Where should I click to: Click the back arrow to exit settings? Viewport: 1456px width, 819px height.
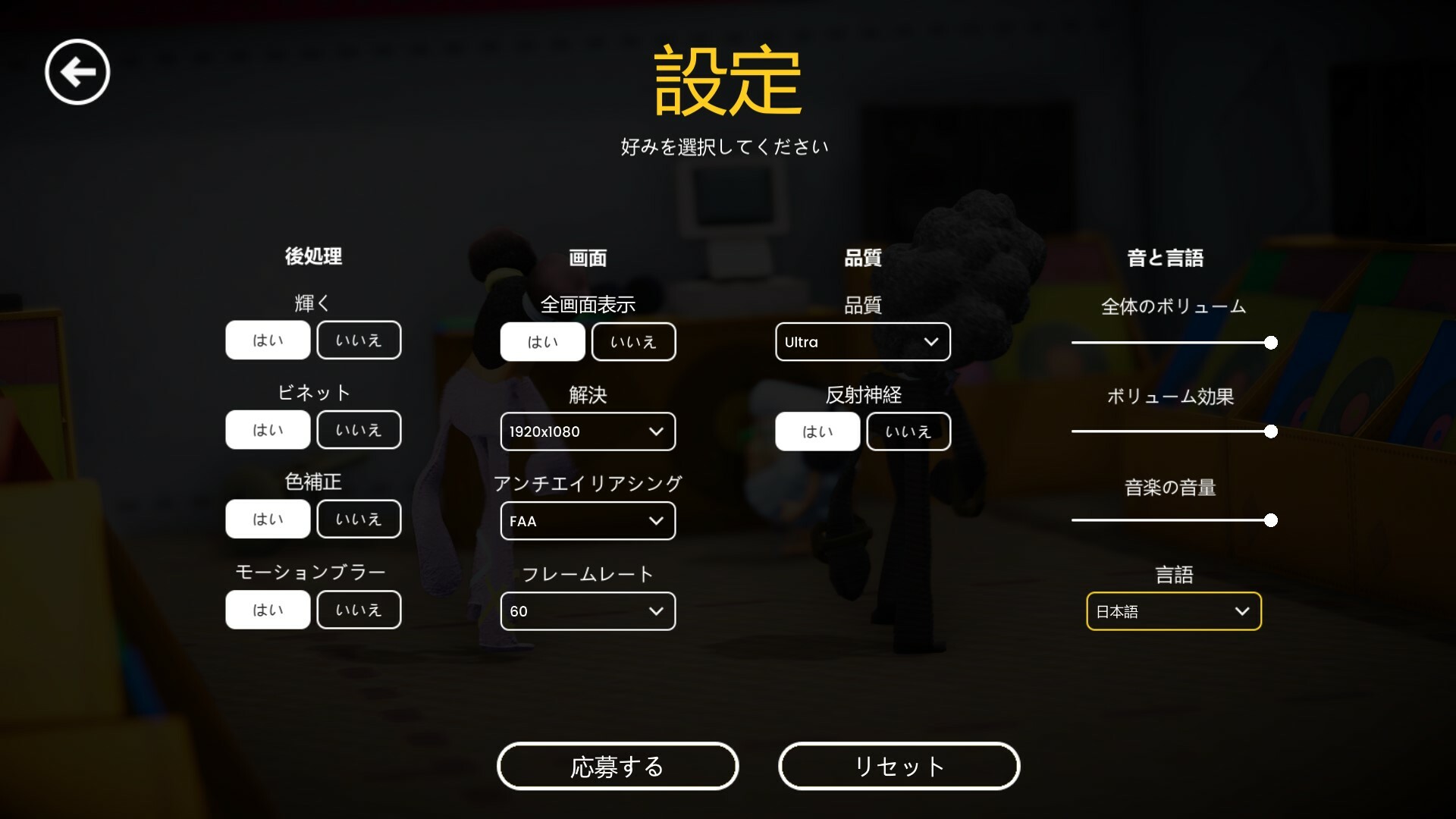click(x=76, y=71)
